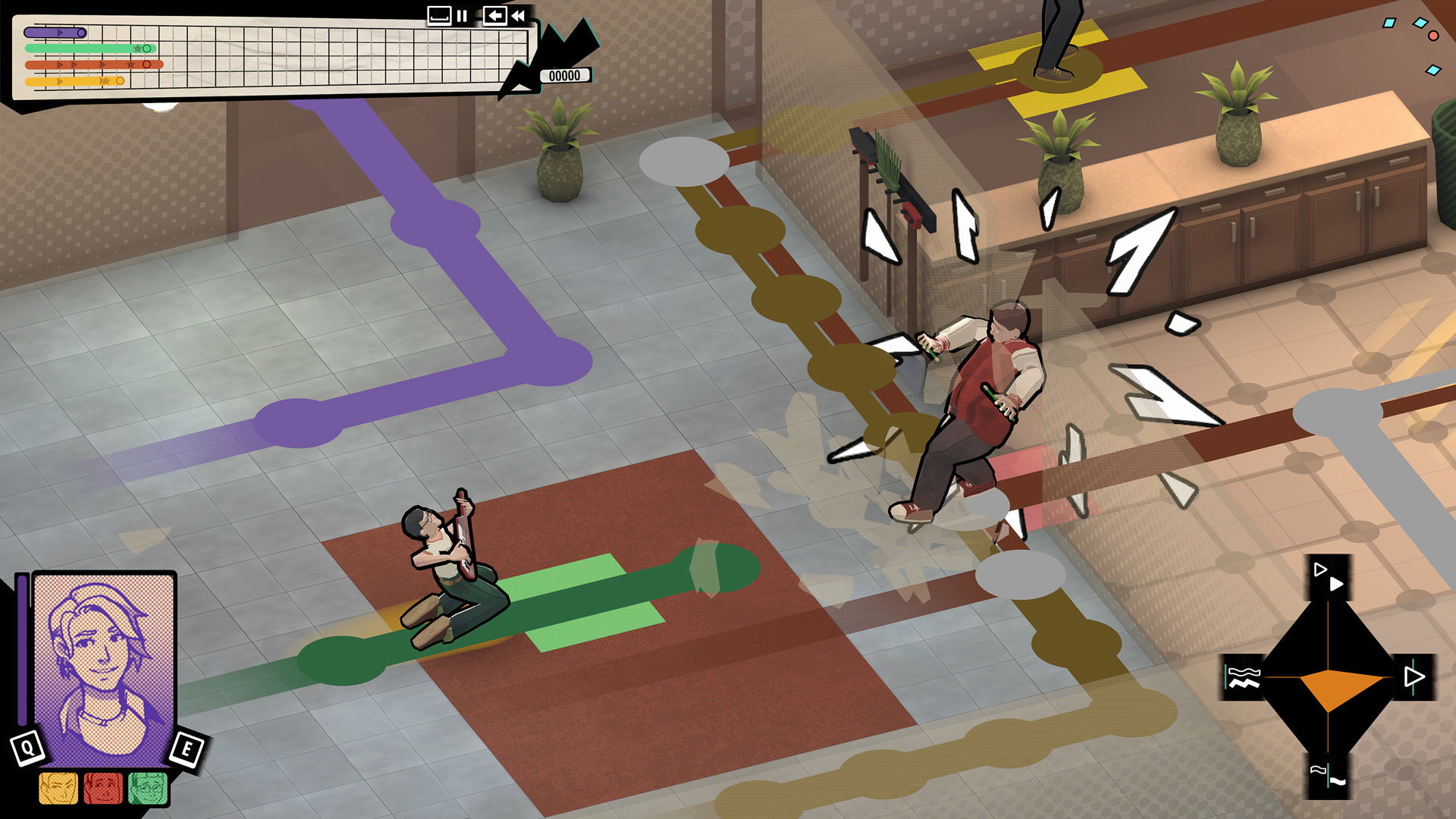Open the circled star on the orange track

point(147,64)
